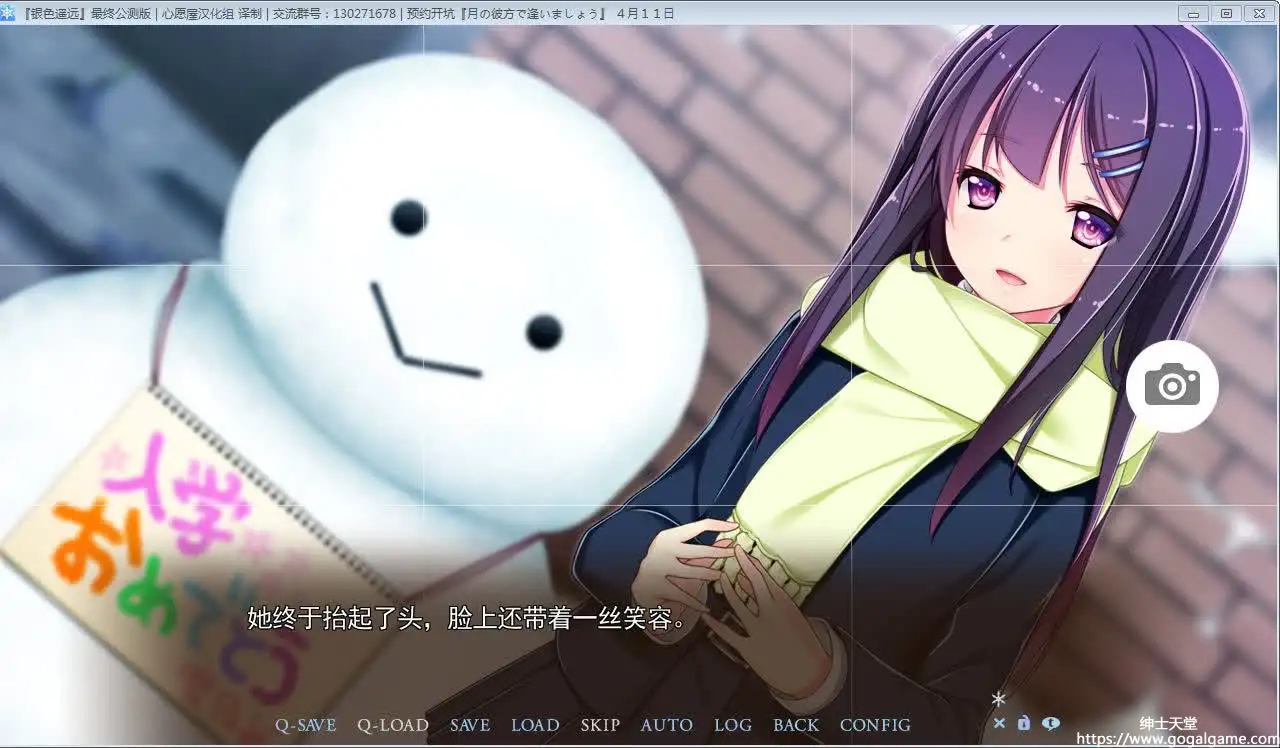Select Q-SAVE to quick save

306,725
